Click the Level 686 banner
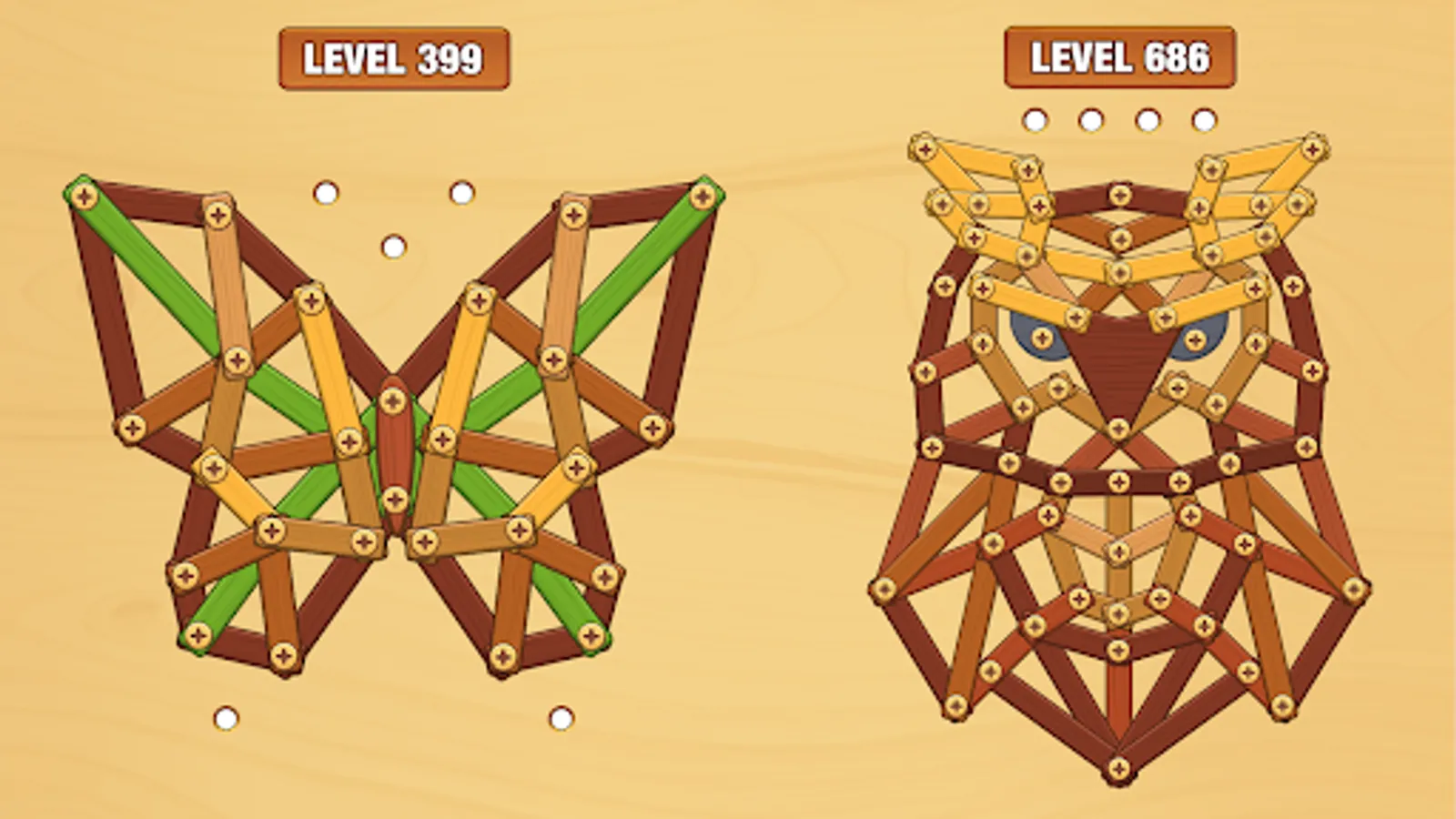Image resolution: width=1456 pixels, height=819 pixels. coord(1119,58)
